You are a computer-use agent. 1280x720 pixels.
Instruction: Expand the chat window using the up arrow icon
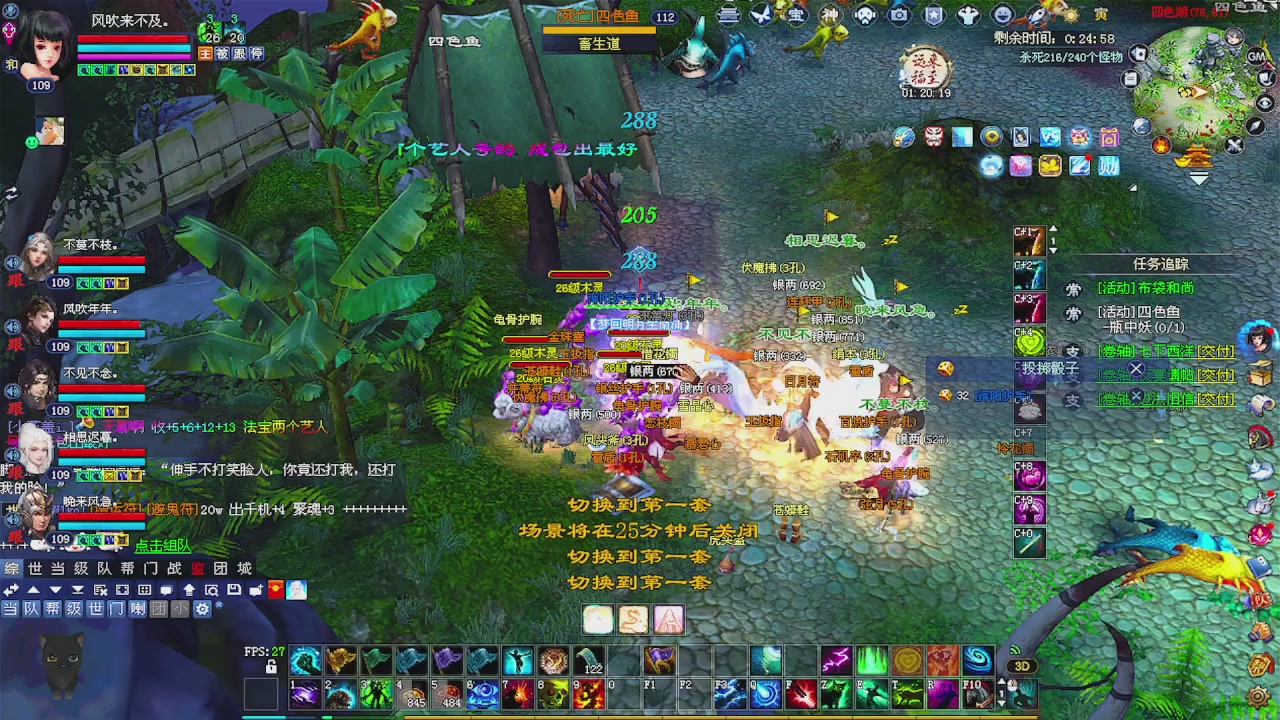34,590
